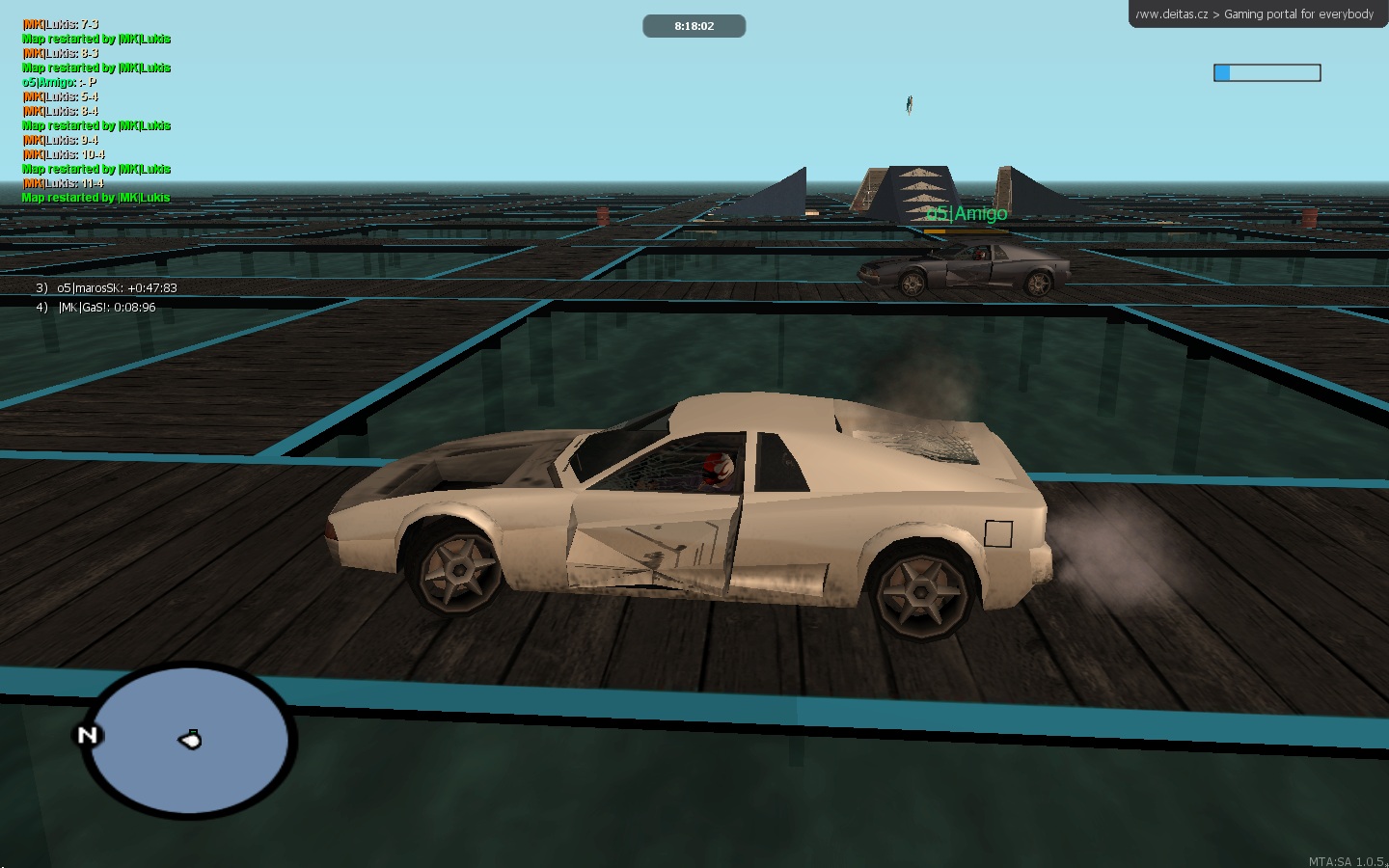Click the last 'Map restarted by |MK|Lukis' chat line
The height and width of the screenshot is (868, 1389).
point(95,198)
